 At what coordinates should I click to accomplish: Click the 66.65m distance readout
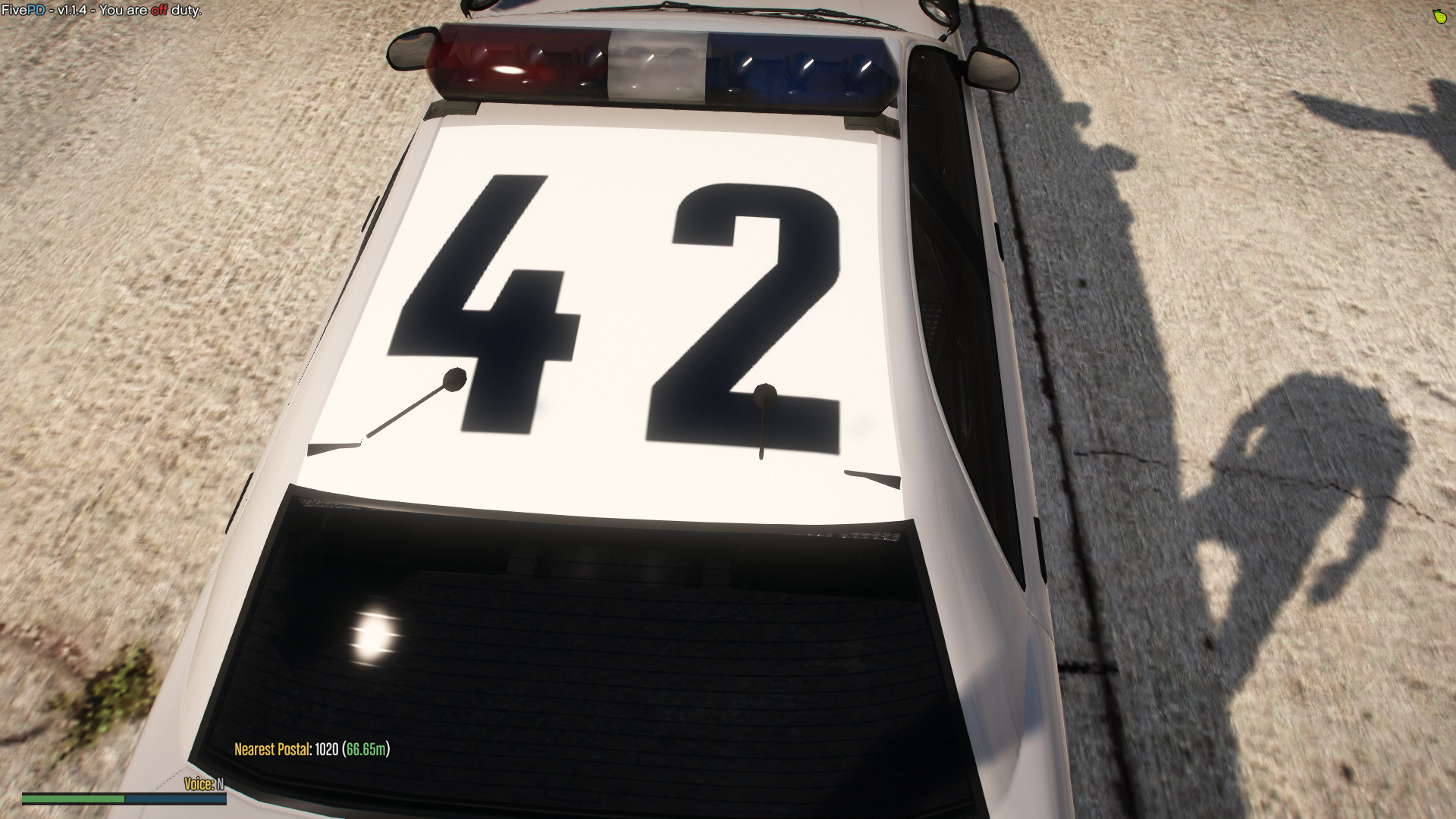point(366,748)
